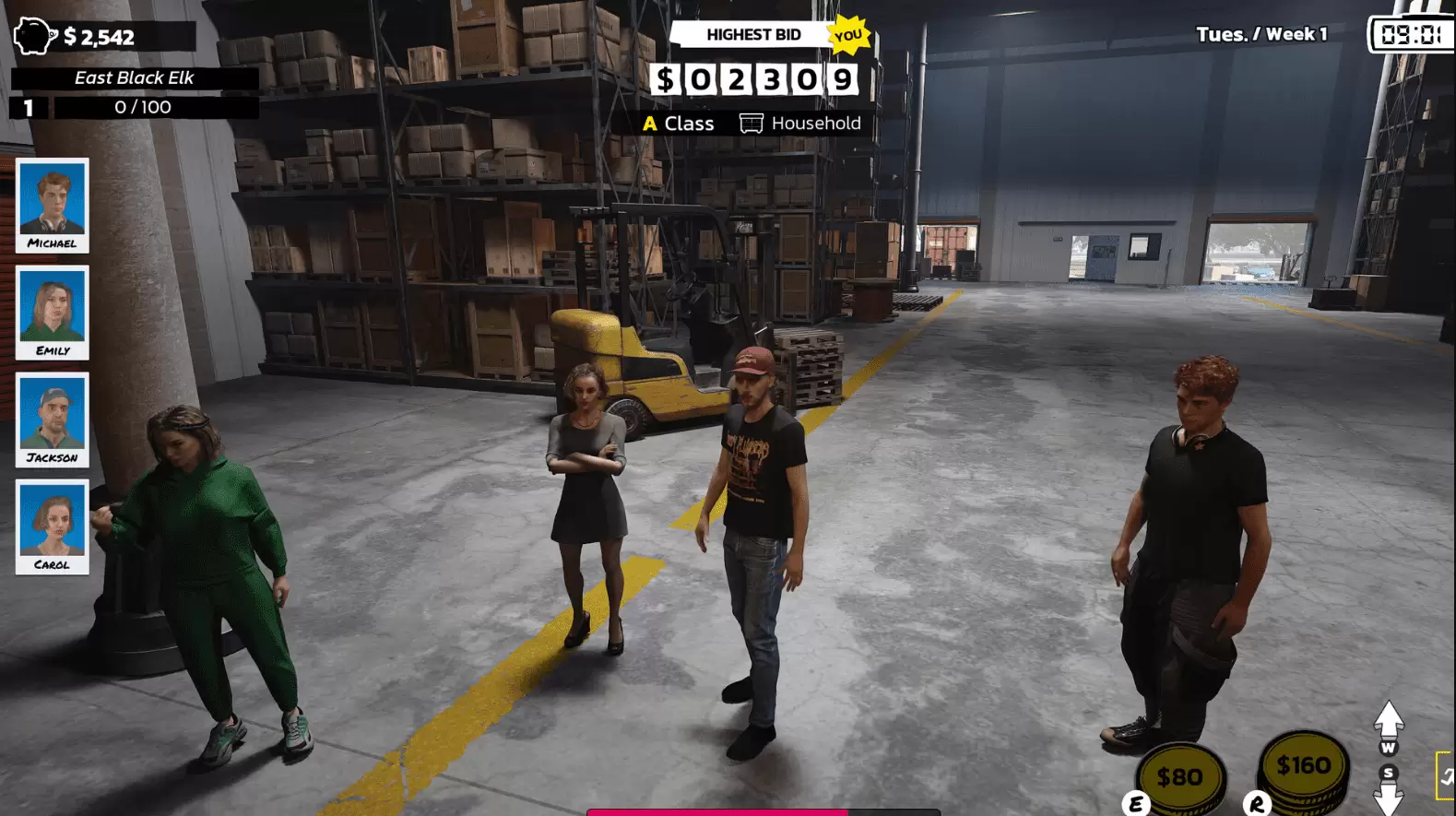Click the piggy bank money icon
Image resolution: width=1456 pixels, height=816 pixels.
coord(34,37)
